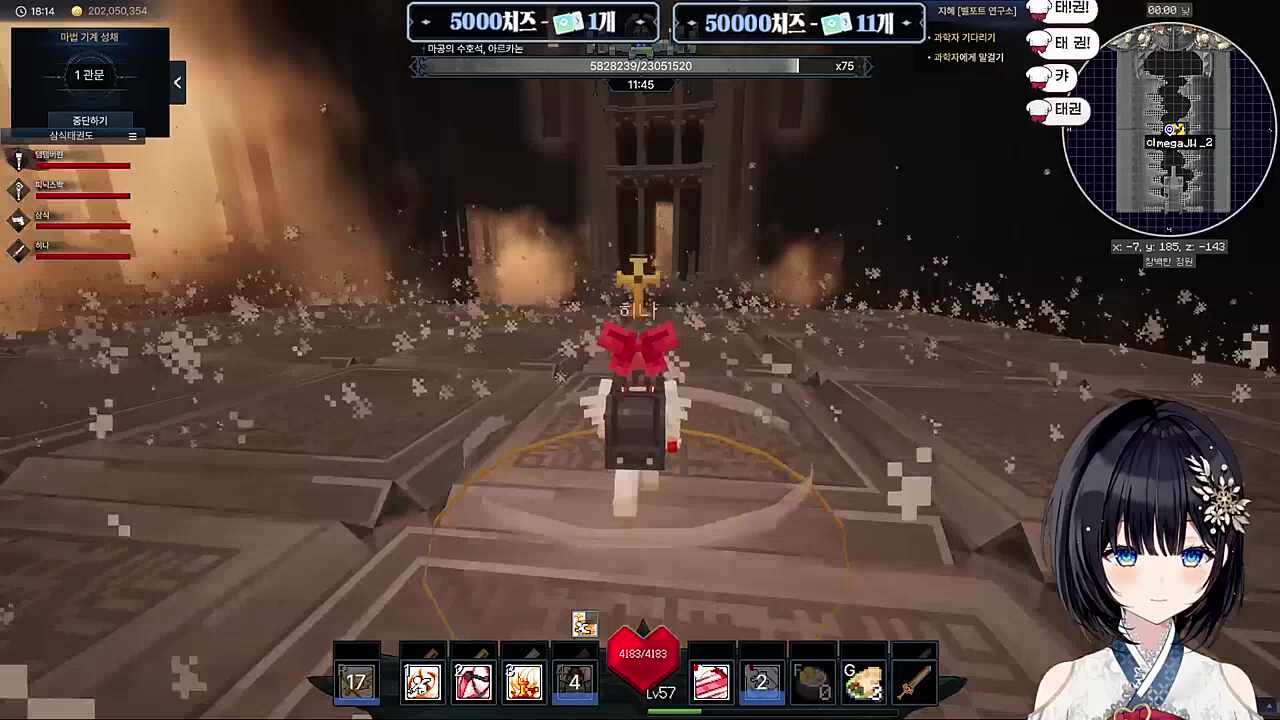Activate skill slot 3 with the flame icon

click(523, 682)
